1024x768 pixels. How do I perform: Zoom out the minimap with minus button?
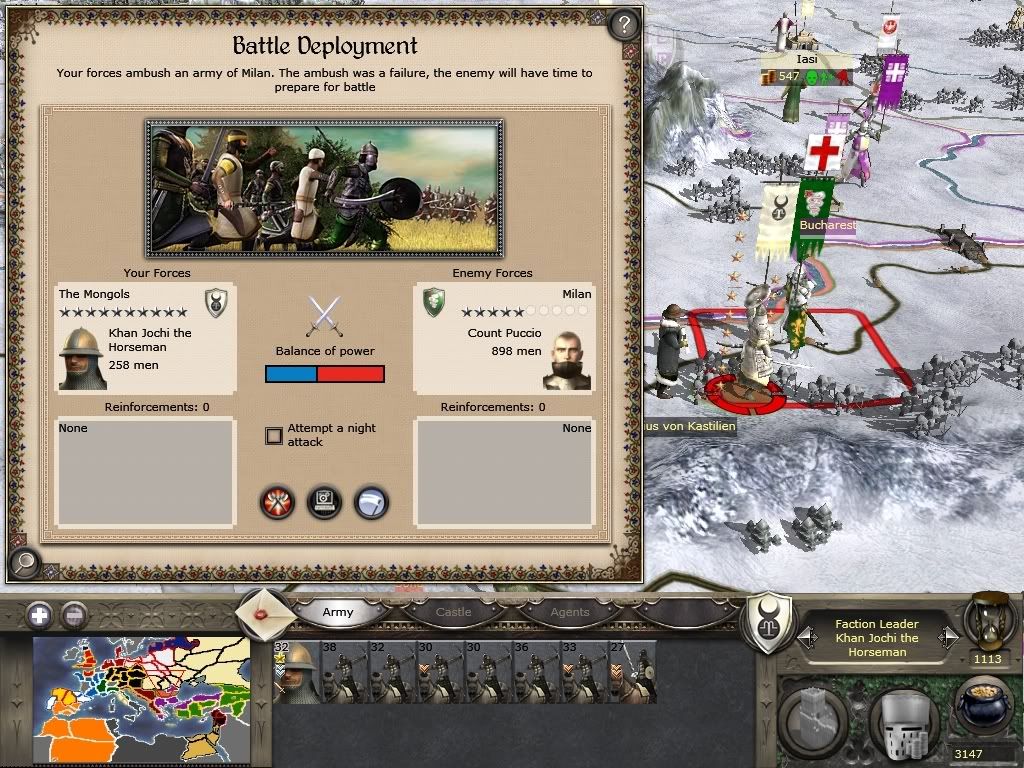73,615
